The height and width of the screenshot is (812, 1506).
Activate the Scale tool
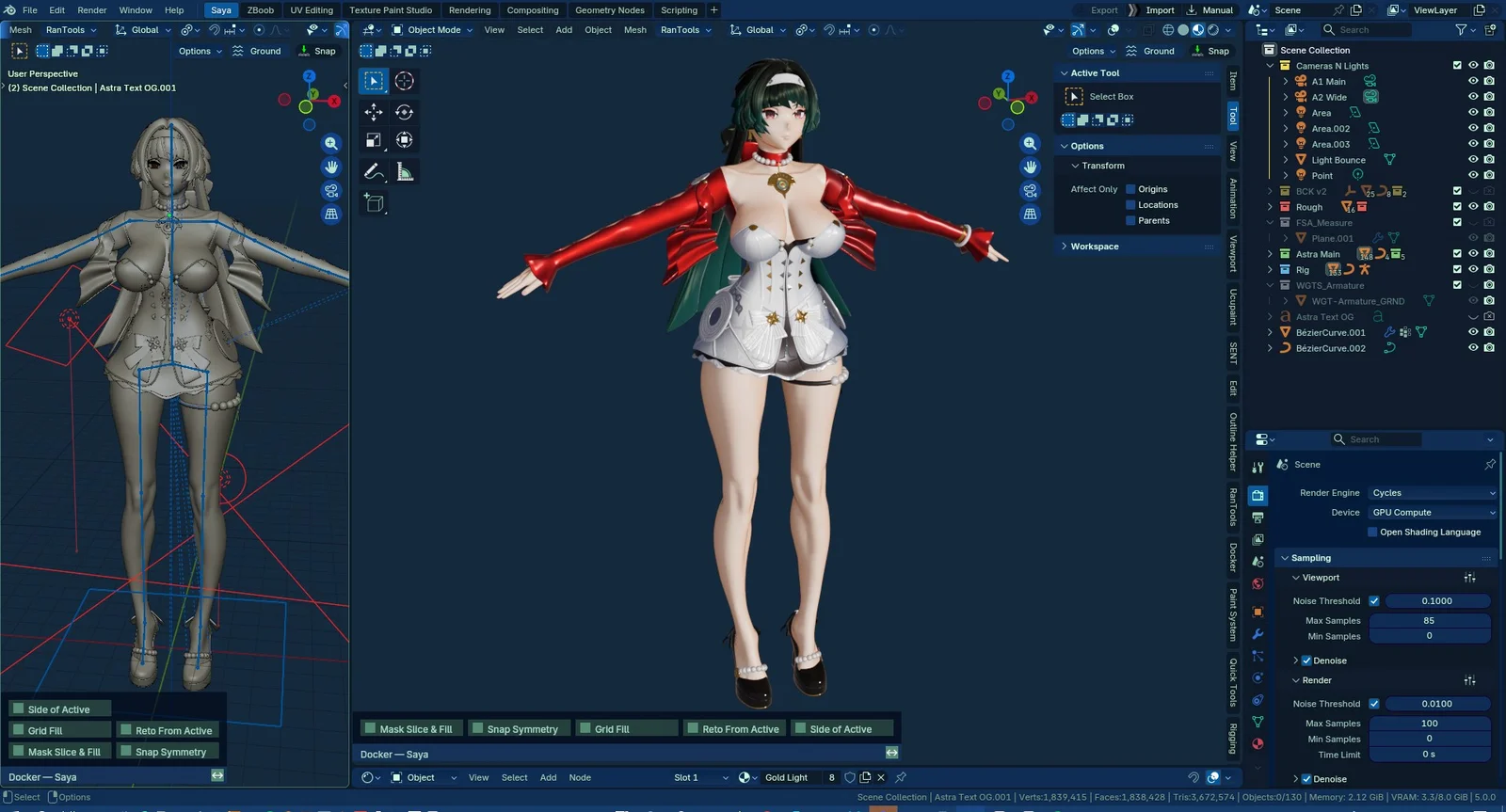(x=374, y=140)
